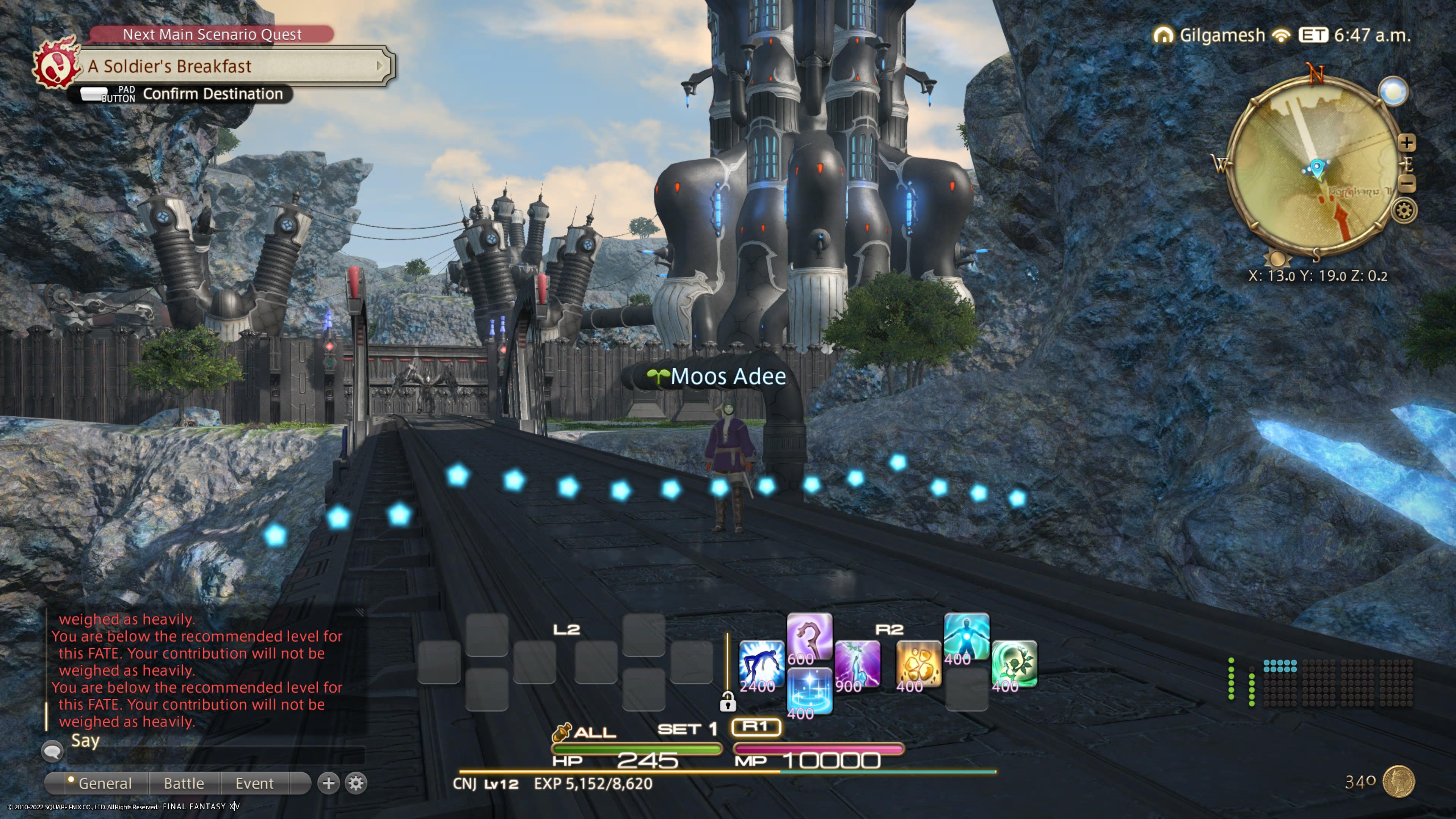
Task: Cast the Aero green plant spell
Action: (1014, 663)
